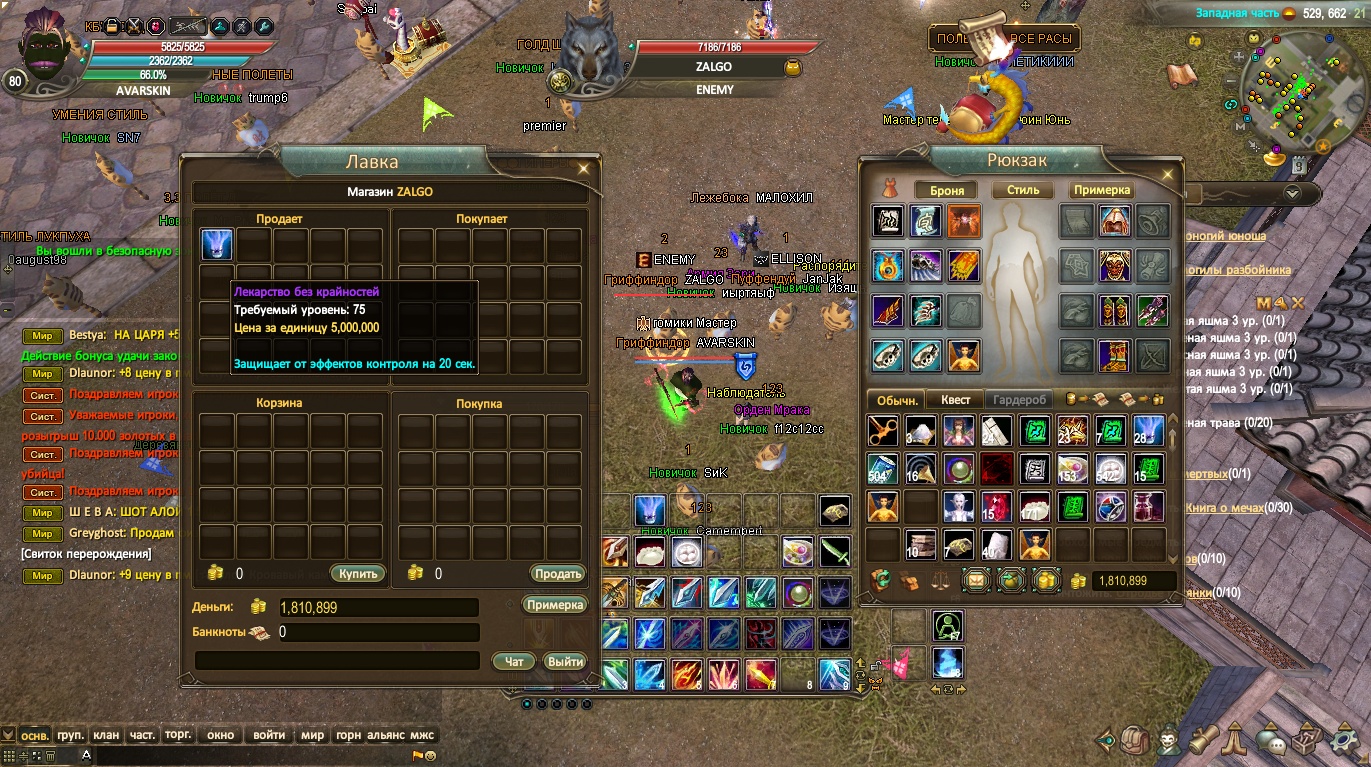Image resolution: width=1371 pixels, height=767 pixels.
Task: Click the Продать button in the shop
Action: (x=557, y=574)
